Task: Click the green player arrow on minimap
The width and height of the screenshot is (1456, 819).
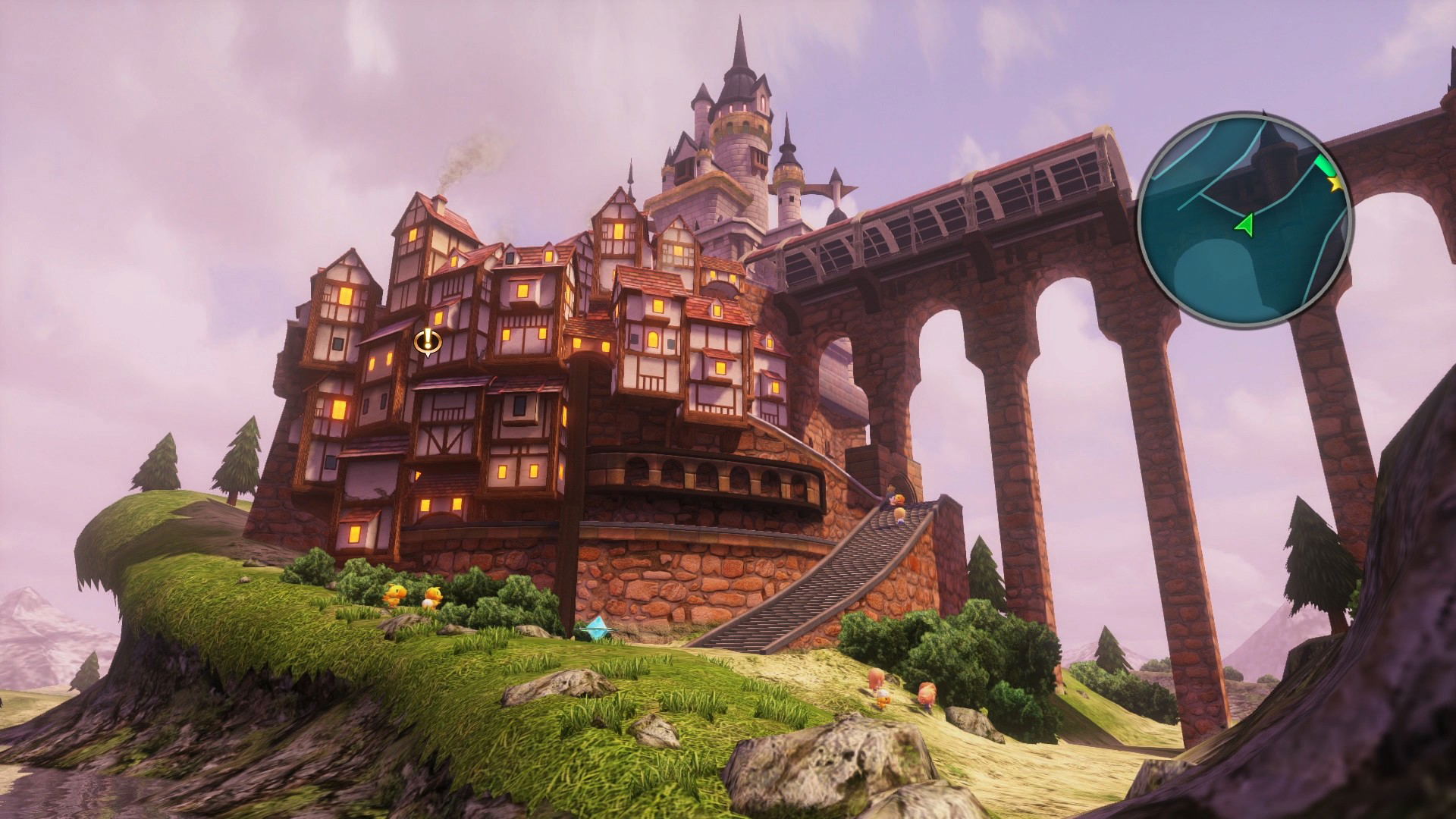Action: coord(1244,224)
